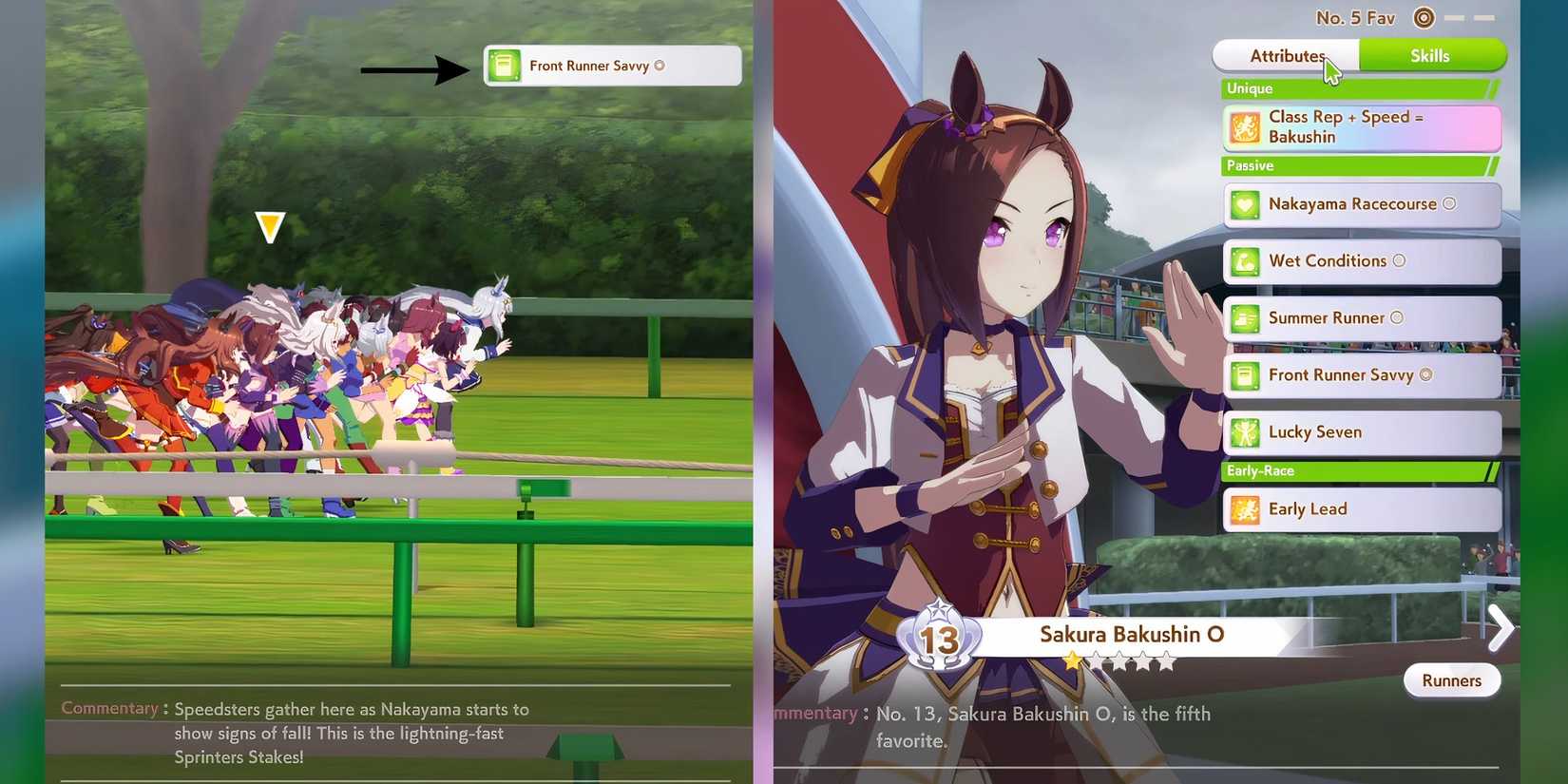Open the Skills tab

click(x=1430, y=55)
